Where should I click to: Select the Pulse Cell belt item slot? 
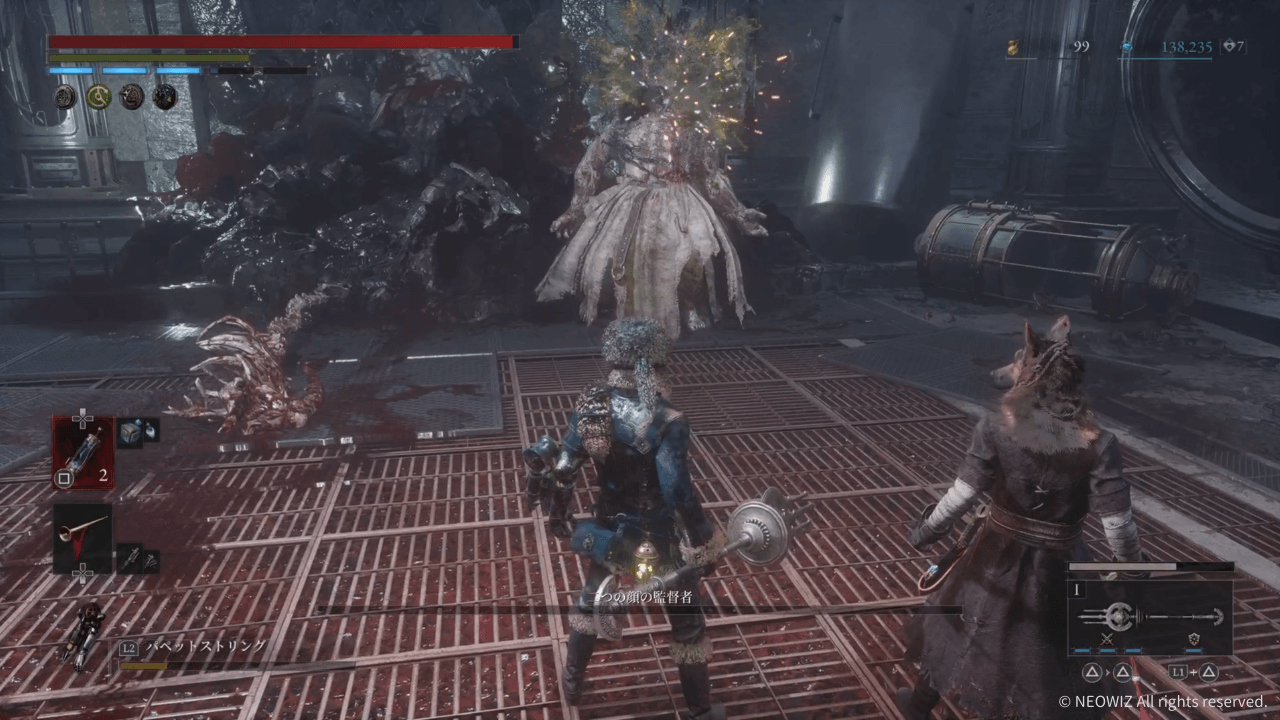coord(82,452)
